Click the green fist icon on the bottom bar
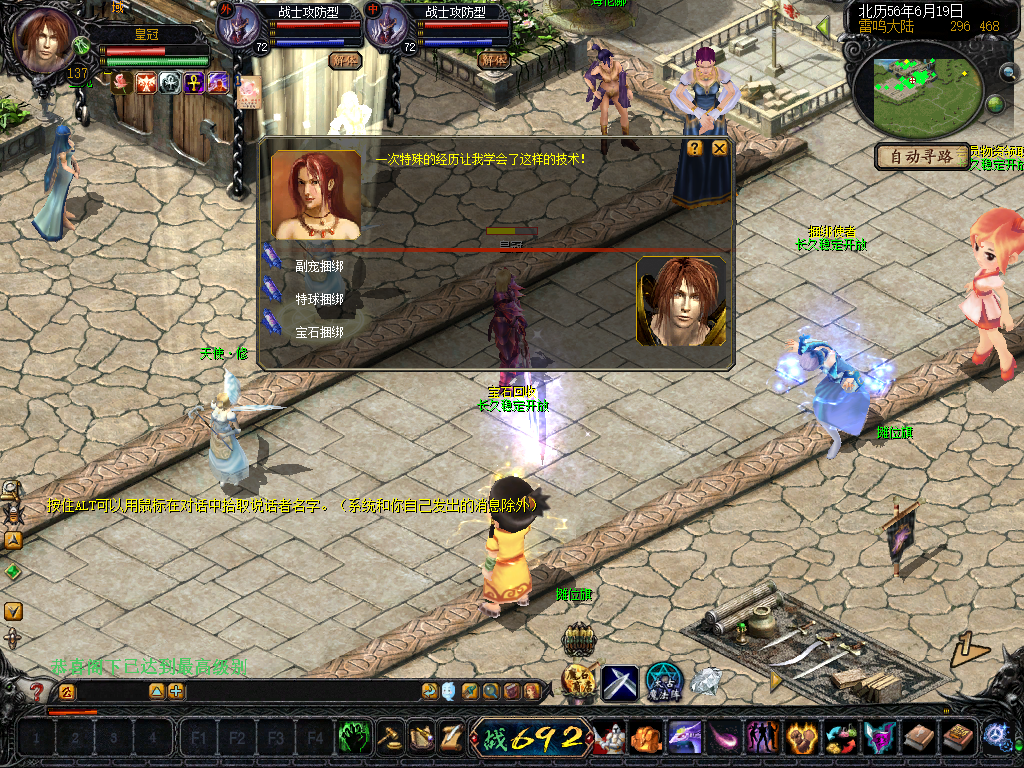This screenshot has height=768, width=1024. [x=352, y=739]
